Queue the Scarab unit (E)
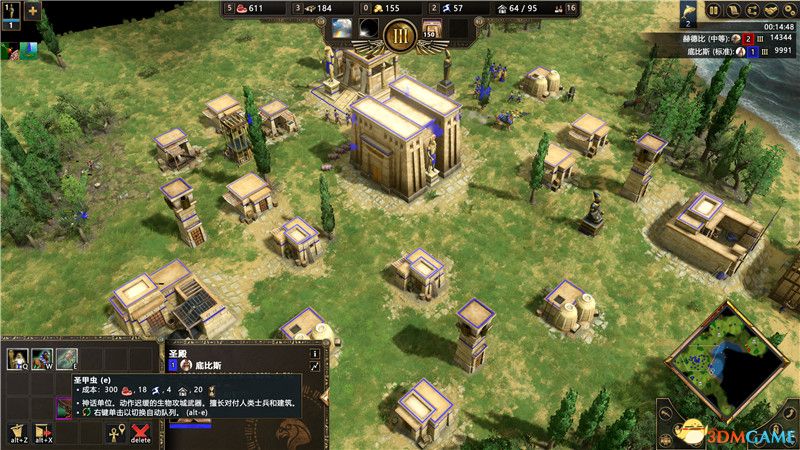Screen dimensions: 800x450 66,359
